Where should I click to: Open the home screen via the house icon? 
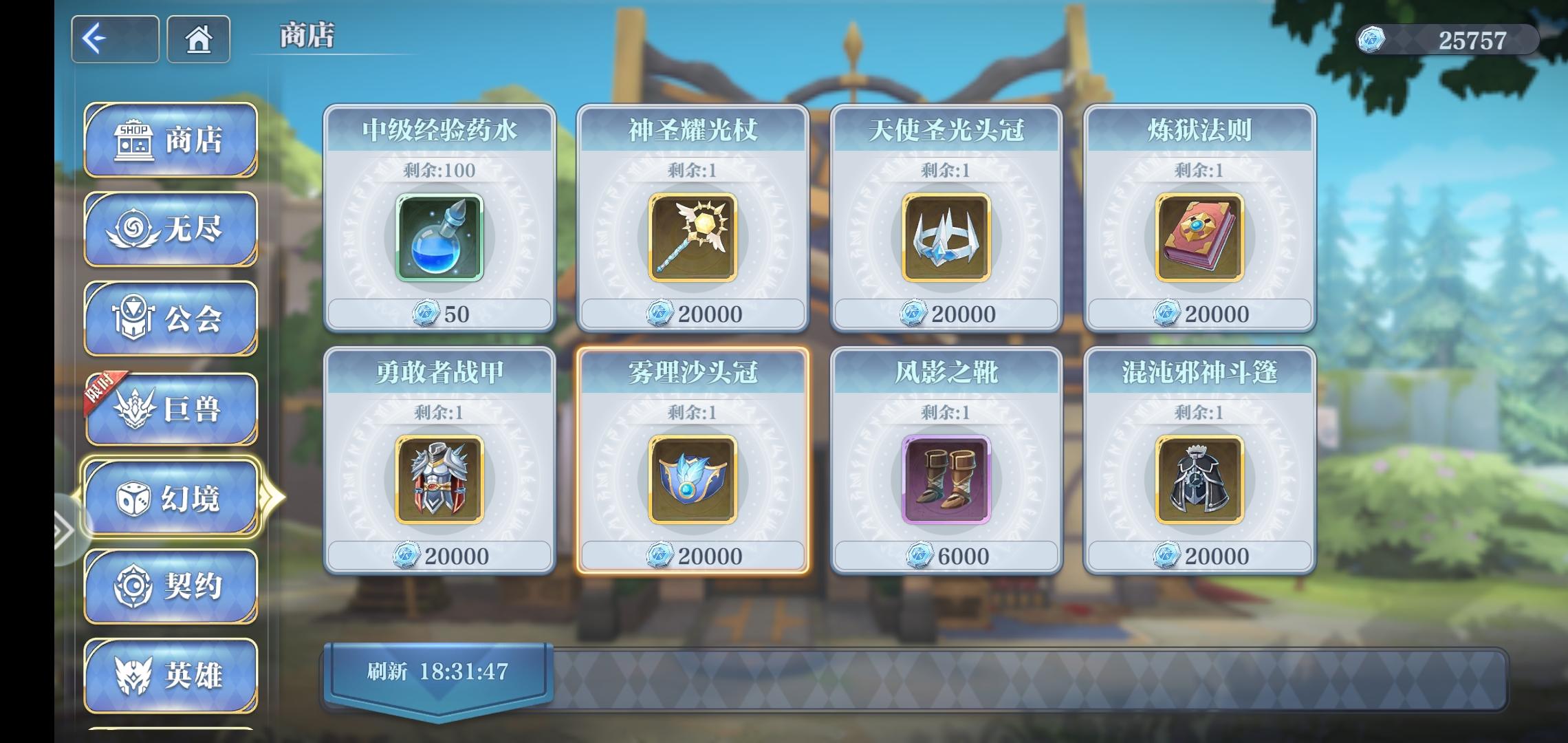(198, 39)
